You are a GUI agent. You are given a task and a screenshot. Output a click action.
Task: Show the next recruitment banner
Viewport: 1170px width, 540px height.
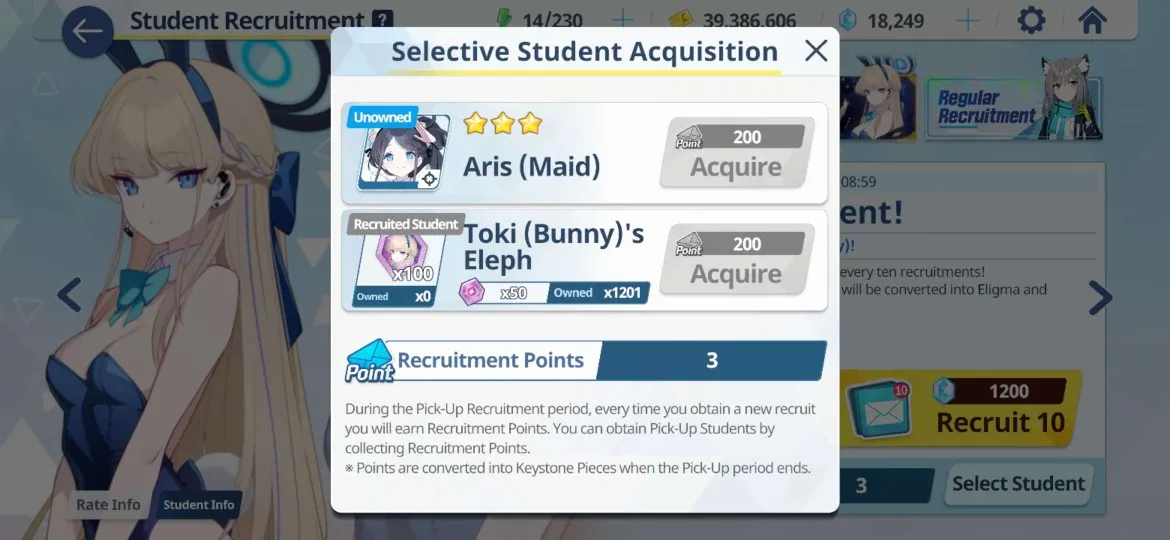point(1100,297)
